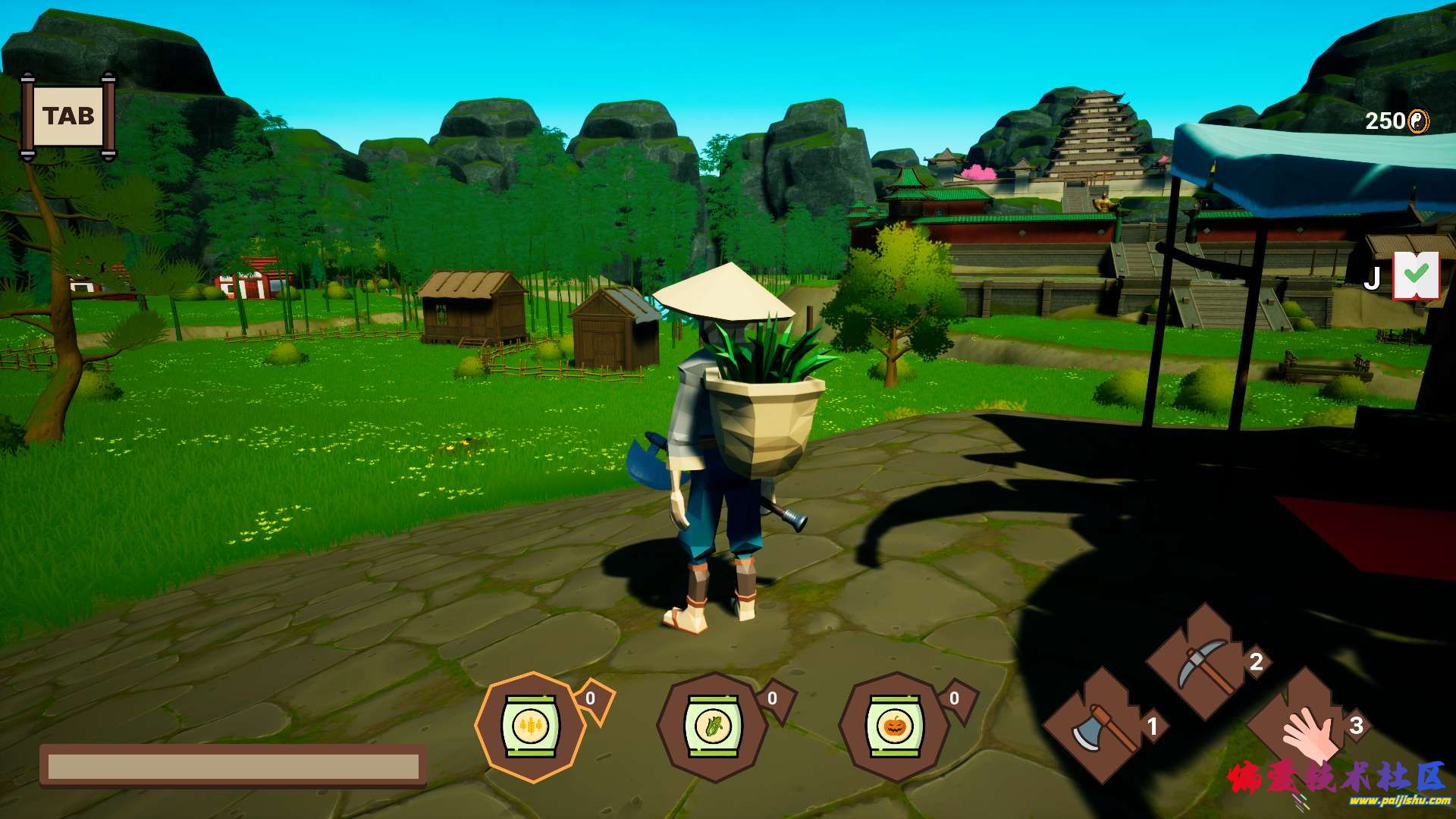Open the quest journal checkmark icon

coord(1416,275)
